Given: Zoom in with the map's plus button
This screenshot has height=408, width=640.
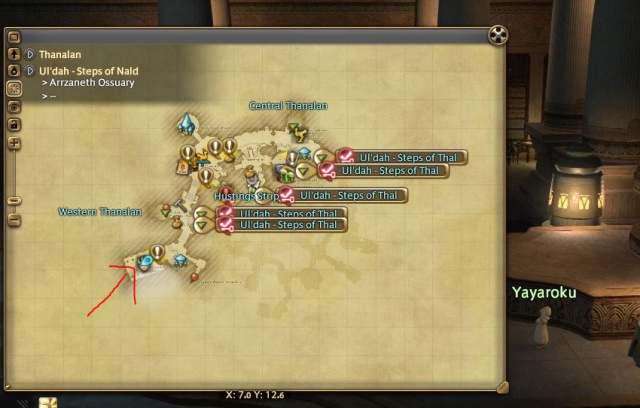Looking at the screenshot, I should [x=14, y=143].
